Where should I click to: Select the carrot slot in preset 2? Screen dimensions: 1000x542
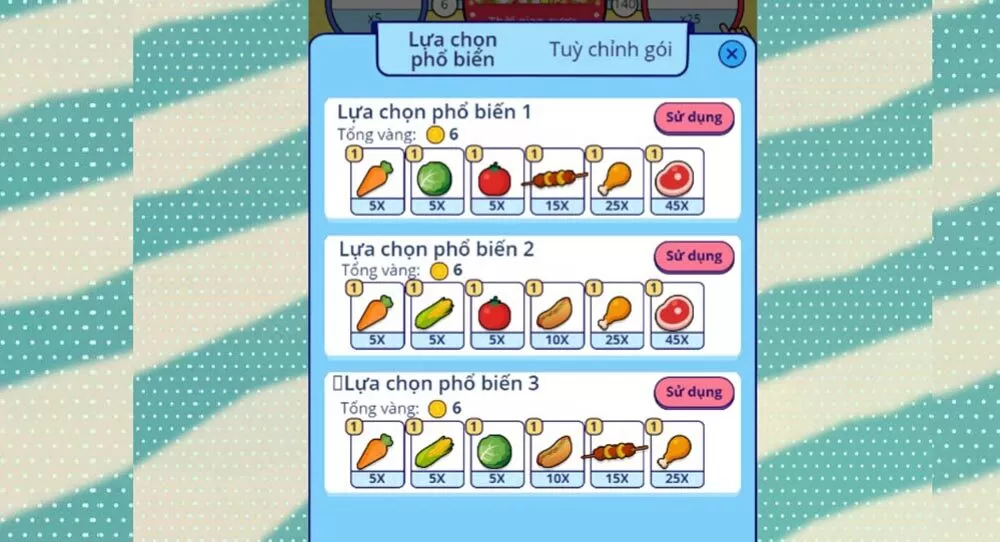coord(377,316)
